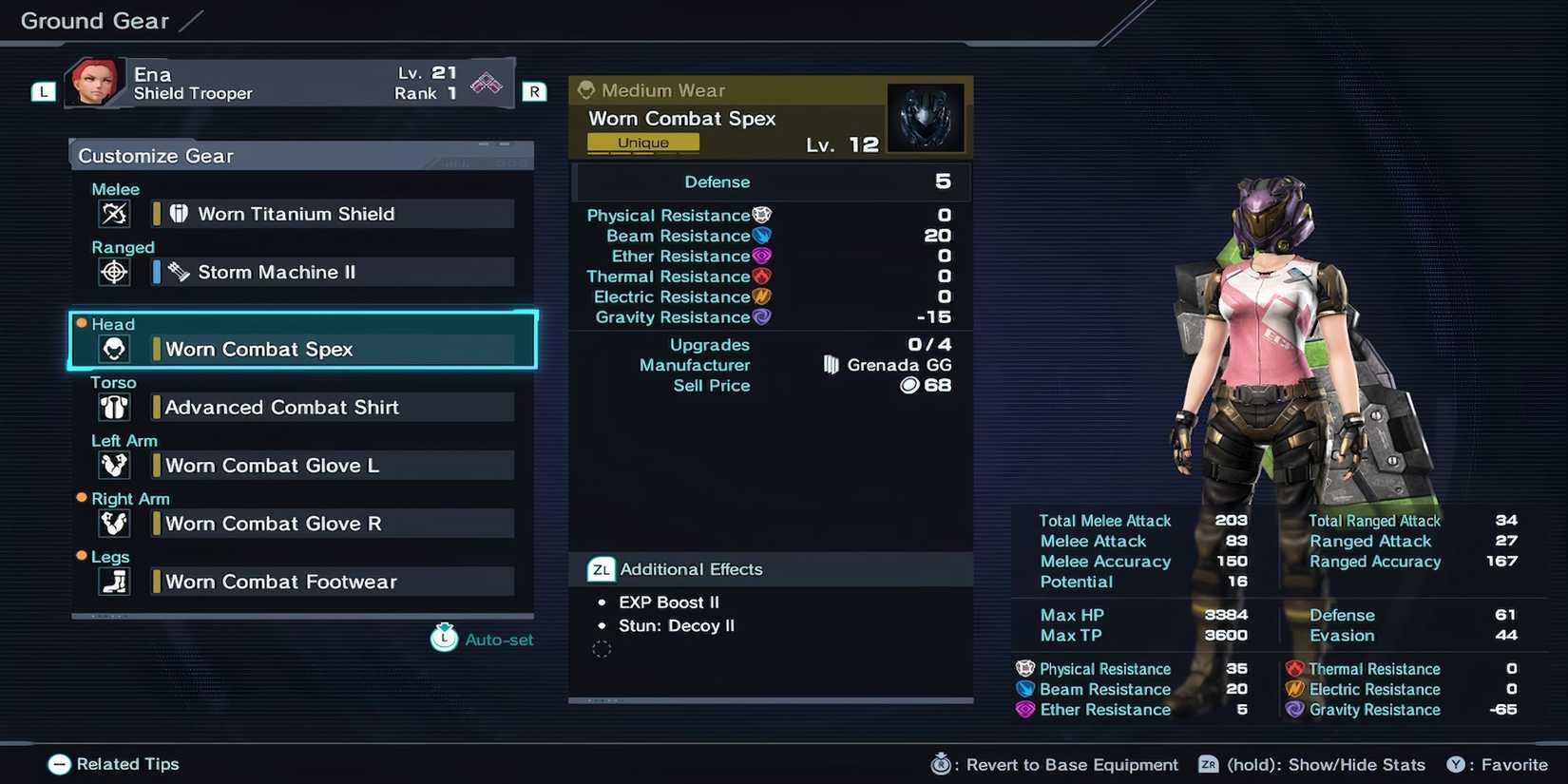Select the Melee slot shield icon
Image resolution: width=1568 pixels, height=784 pixels.
(x=114, y=214)
